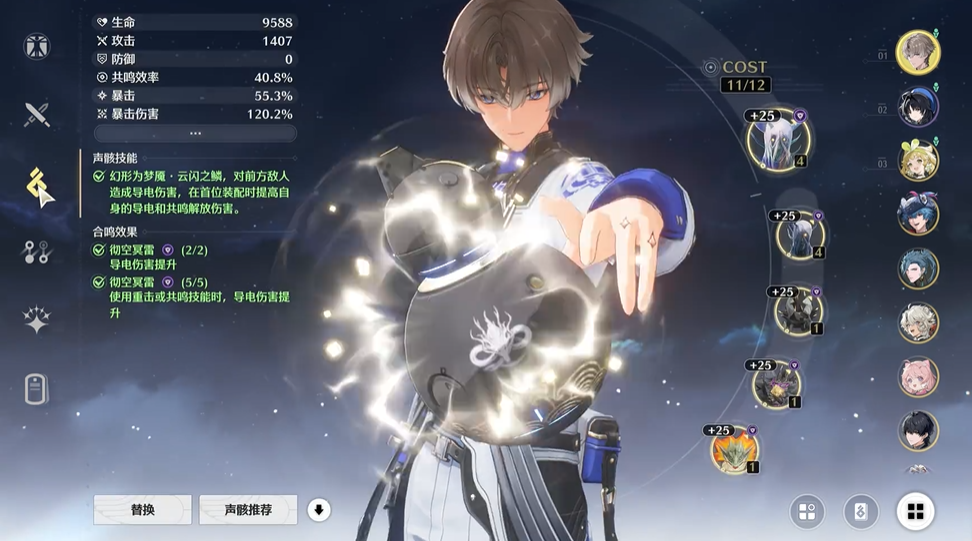972x541 pixels.
Task: Open the crossed-sword weapon tab
Action: click(x=37, y=114)
